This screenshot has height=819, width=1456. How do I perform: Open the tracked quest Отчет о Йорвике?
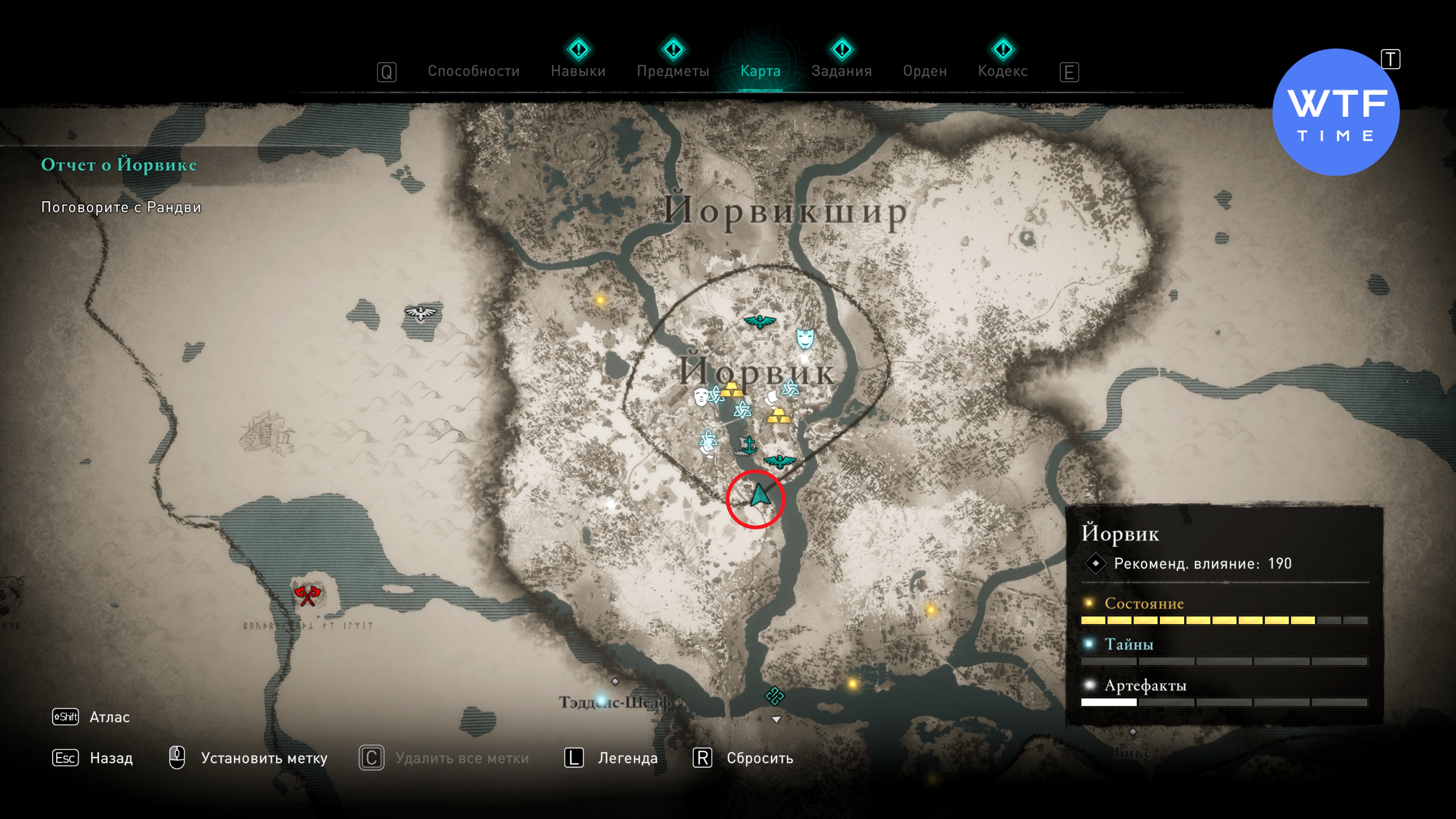pos(119,165)
